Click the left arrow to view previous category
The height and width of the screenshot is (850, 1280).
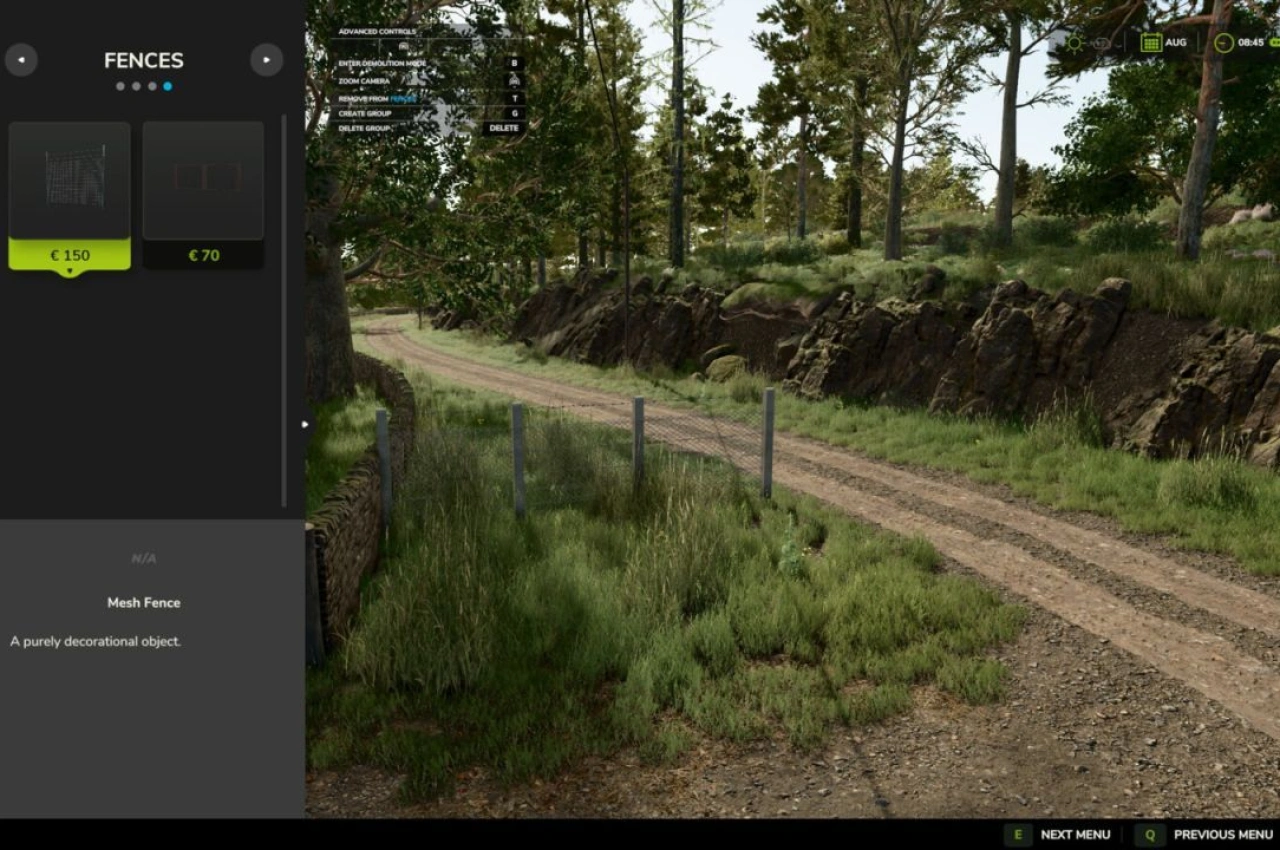coord(22,60)
